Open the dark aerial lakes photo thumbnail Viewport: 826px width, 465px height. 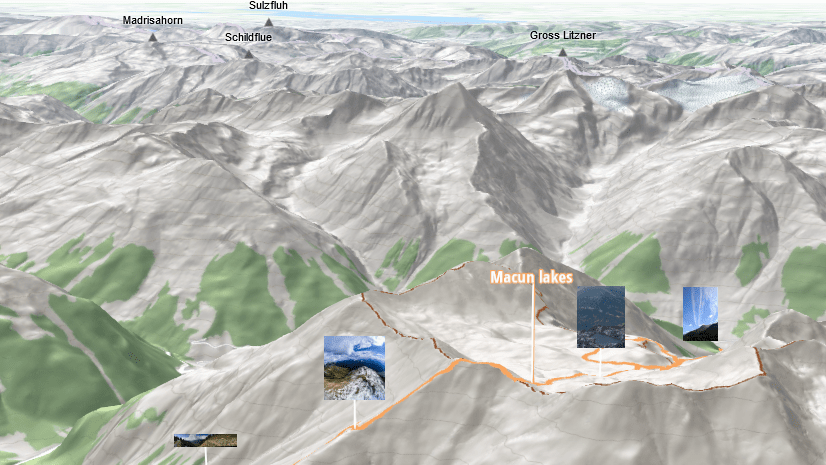600,316
